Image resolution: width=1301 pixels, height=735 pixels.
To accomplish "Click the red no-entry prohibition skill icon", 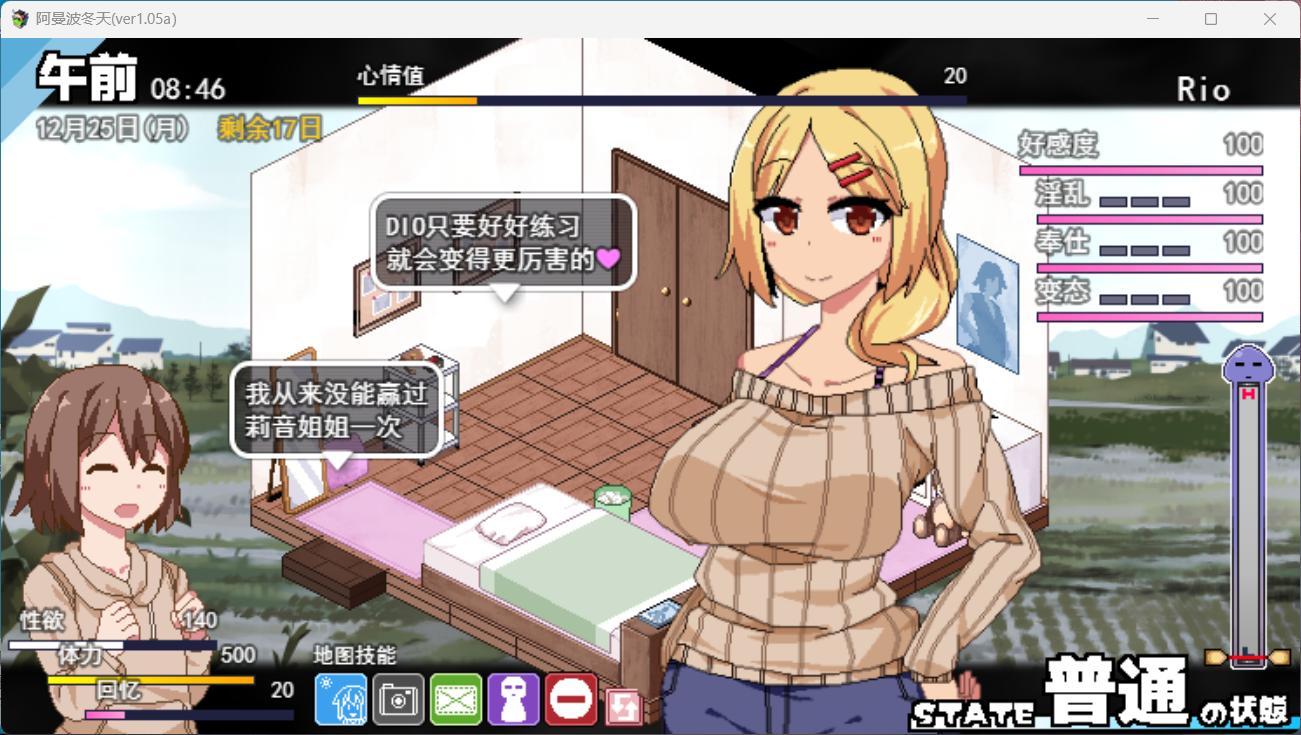I will 571,699.
